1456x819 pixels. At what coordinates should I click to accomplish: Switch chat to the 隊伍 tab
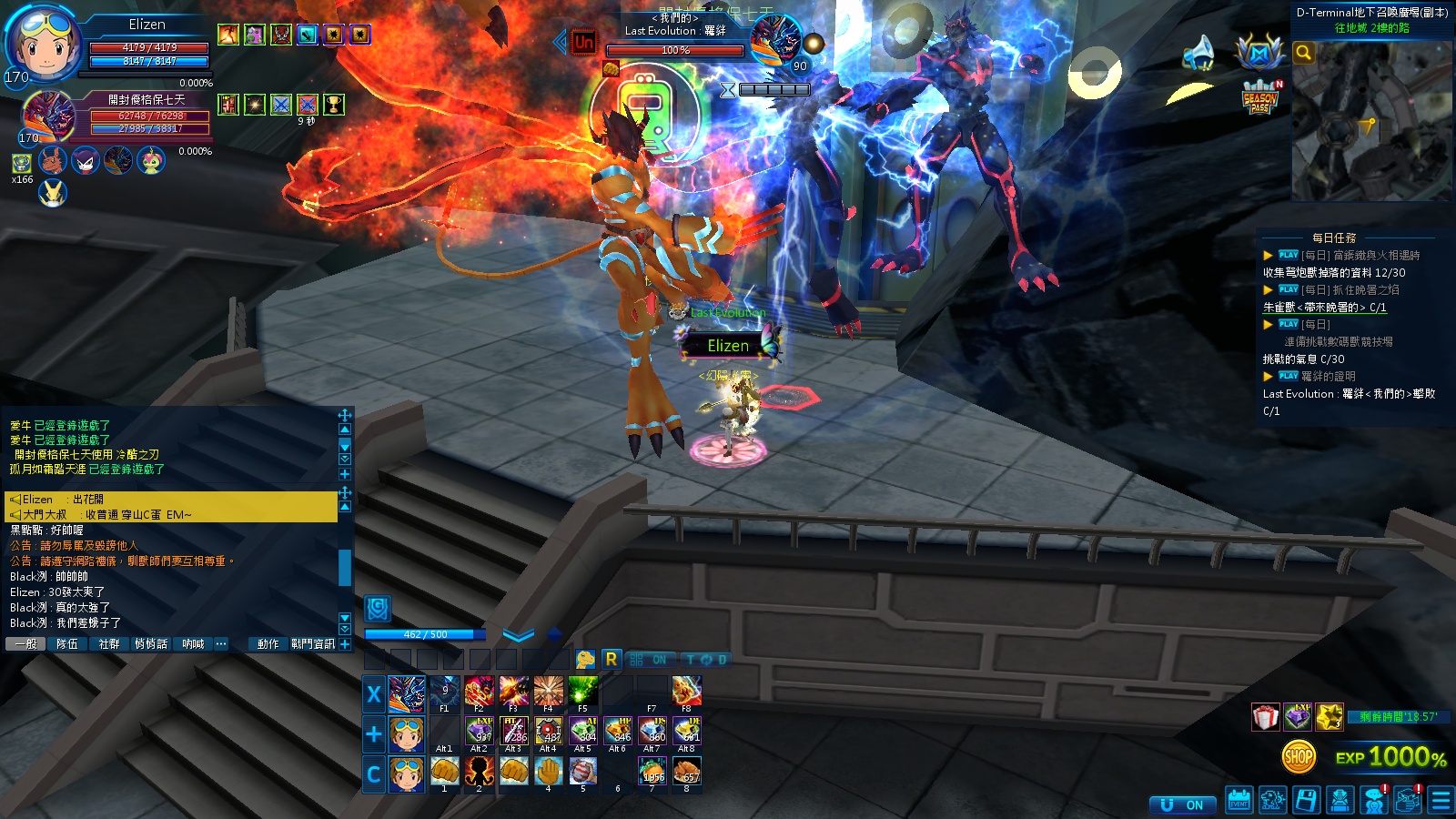click(x=67, y=643)
